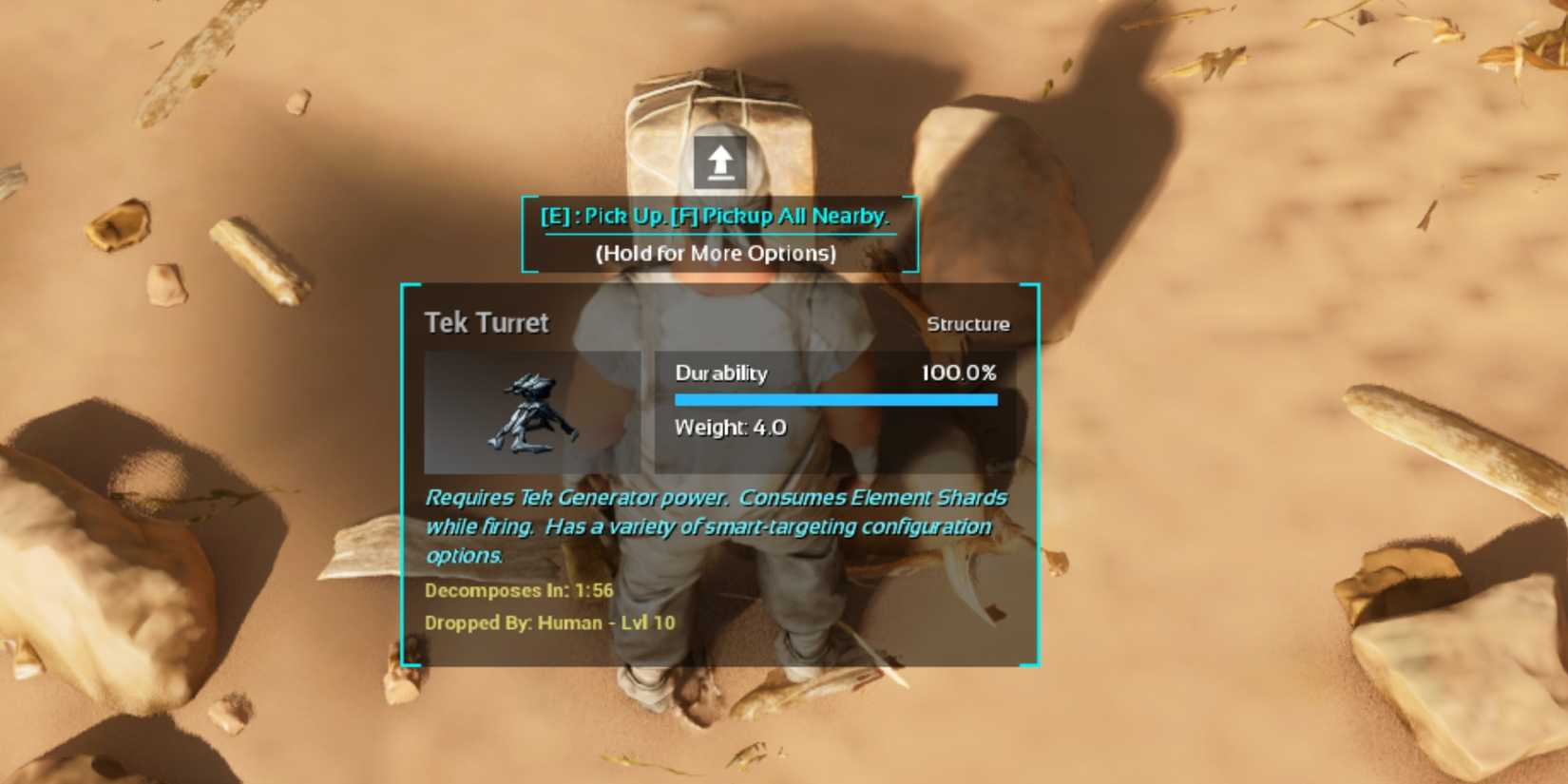Click the Weight: 4.0 stat field
Image resolution: width=1568 pixels, height=784 pixels.
pyautogui.click(x=729, y=429)
